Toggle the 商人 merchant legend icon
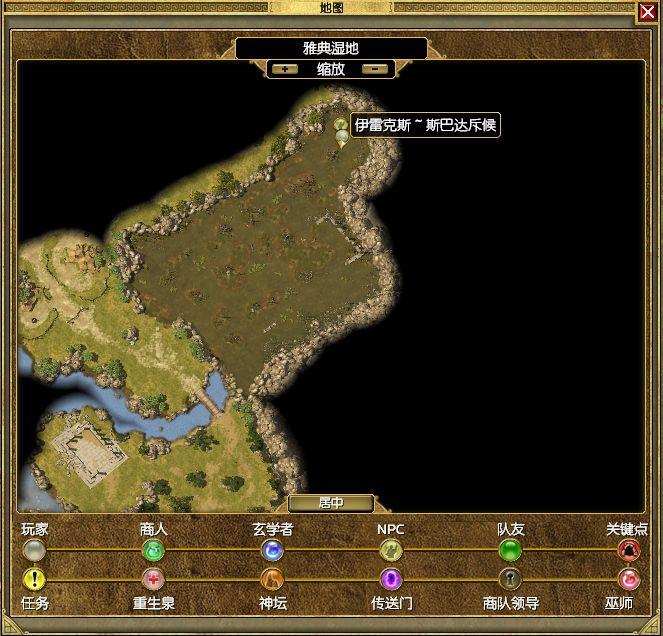The width and height of the screenshot is (663, 636). pos(153,550)
